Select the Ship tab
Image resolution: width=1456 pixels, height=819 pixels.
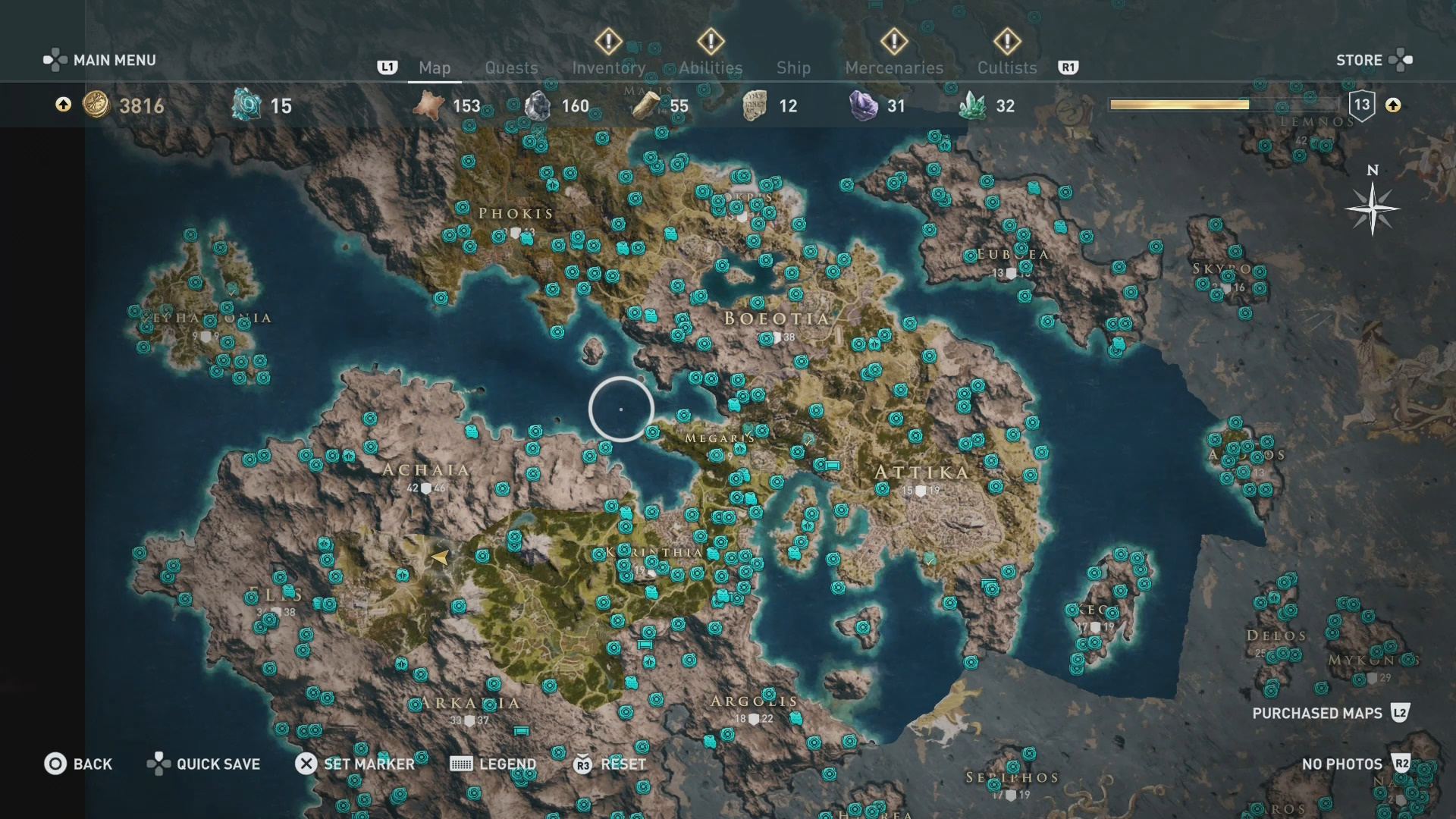pos(793,67)
